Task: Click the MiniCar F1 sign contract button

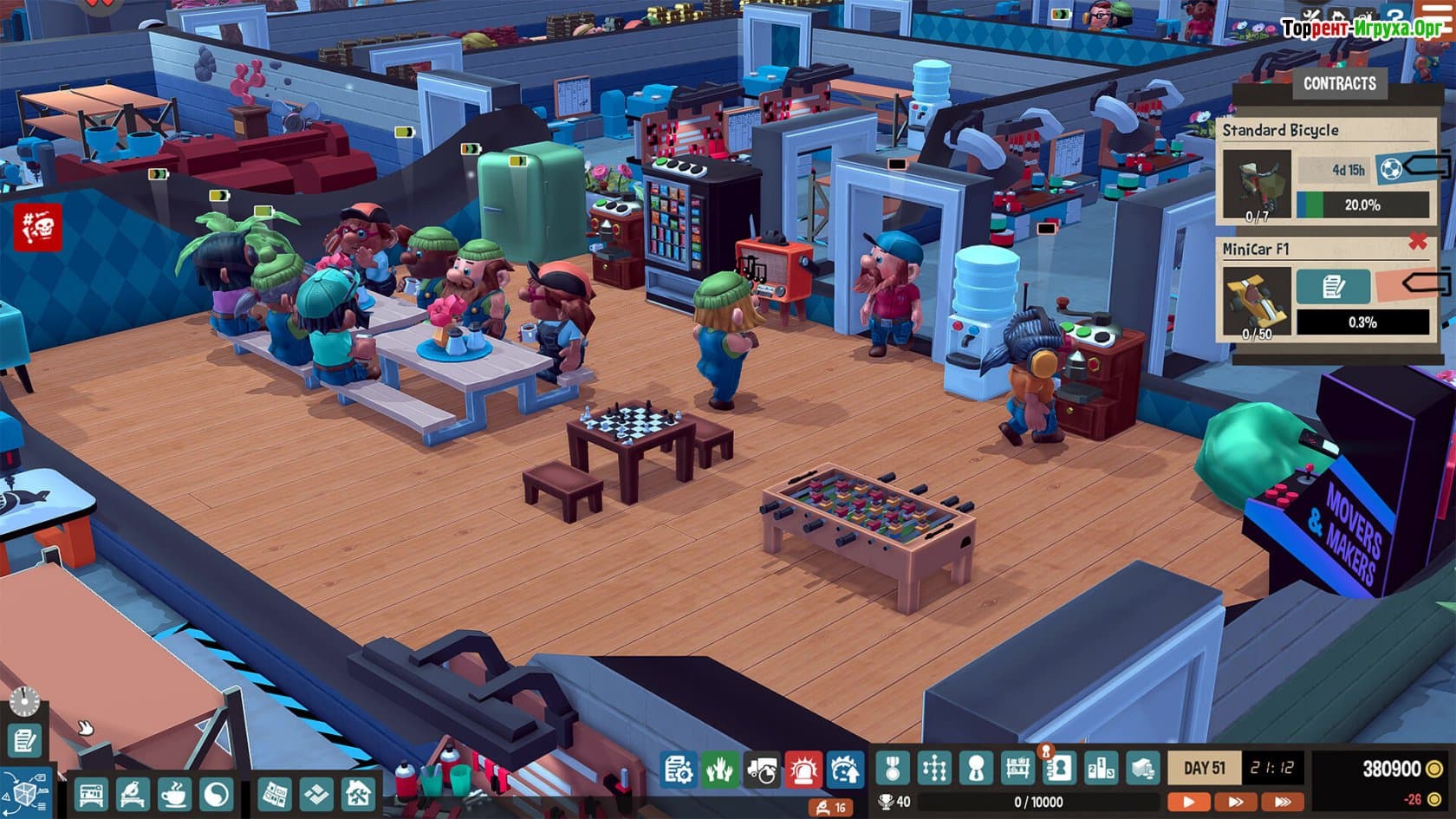Action: click(x=1333, y=287)
